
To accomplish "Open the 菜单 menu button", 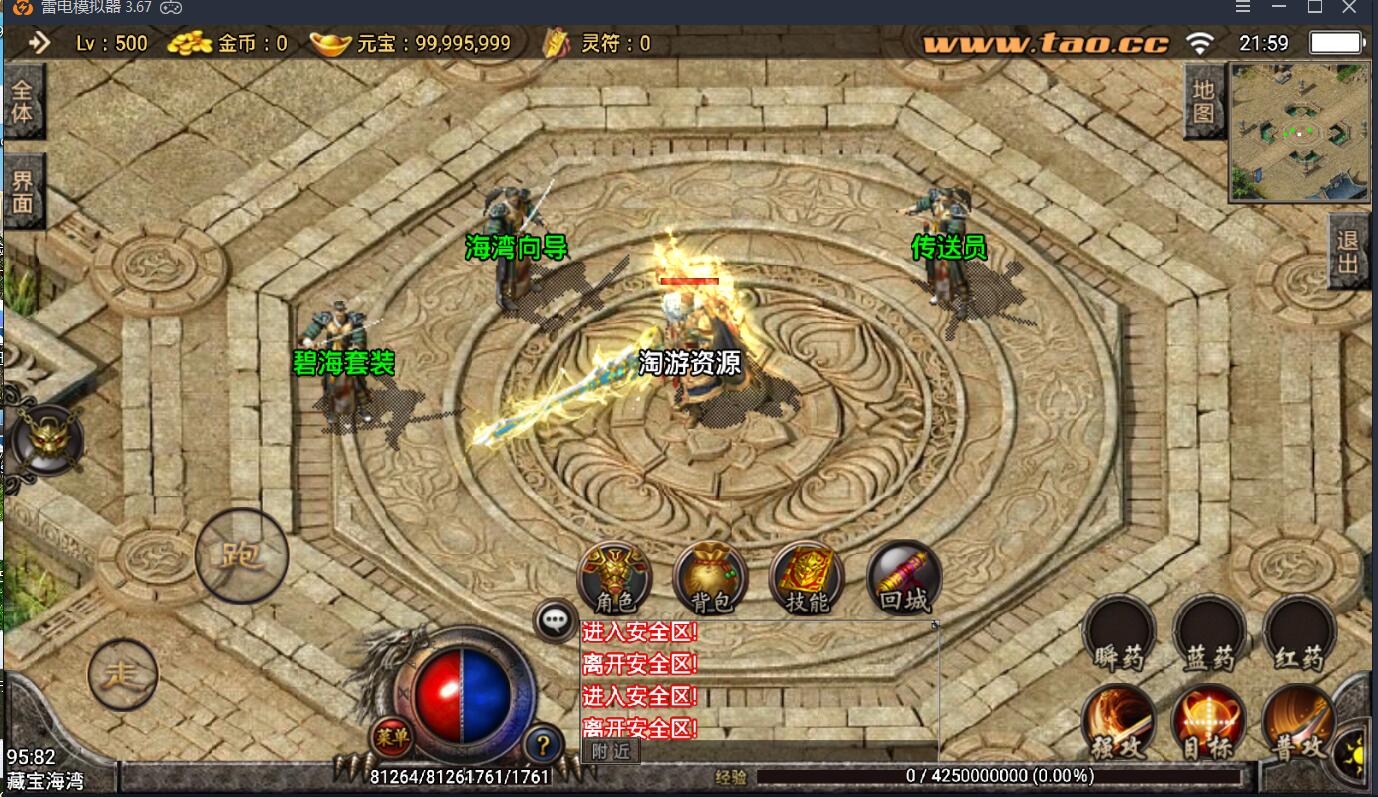I will tap(393, 739).
